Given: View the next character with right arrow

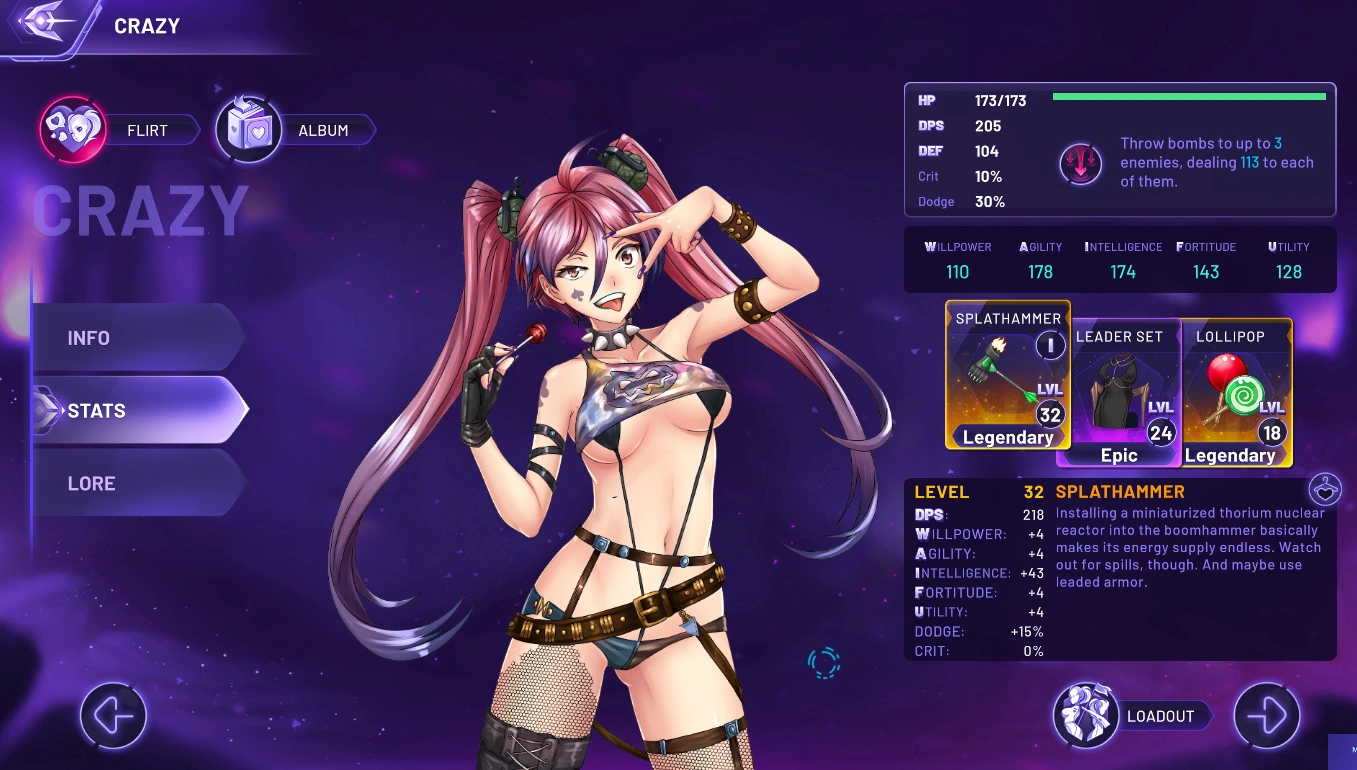Looking at the screenshot, I should 1266,716.
